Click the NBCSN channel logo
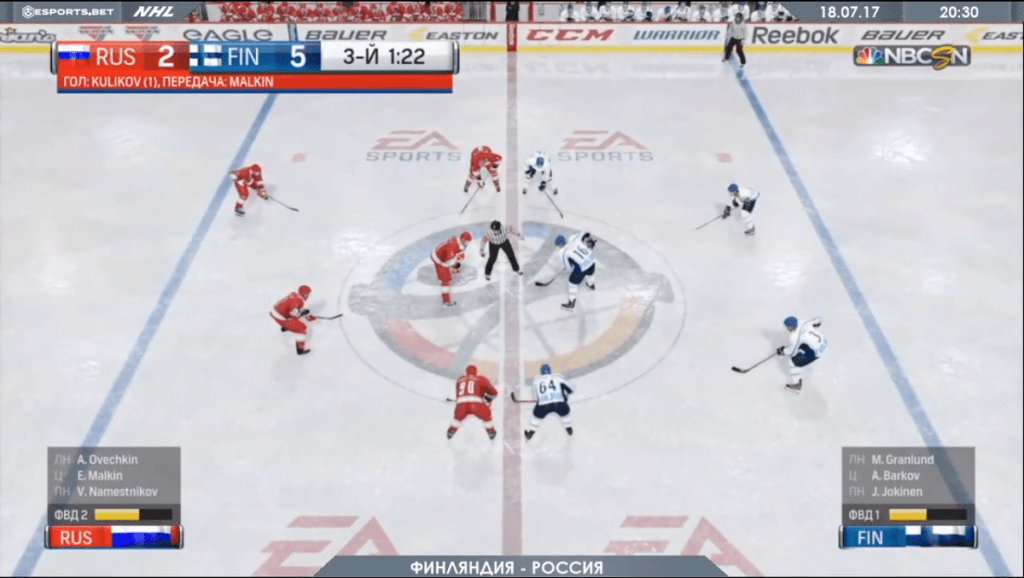Image resolution: width=1024 pixels, height=578 pixels. (911, 57)
